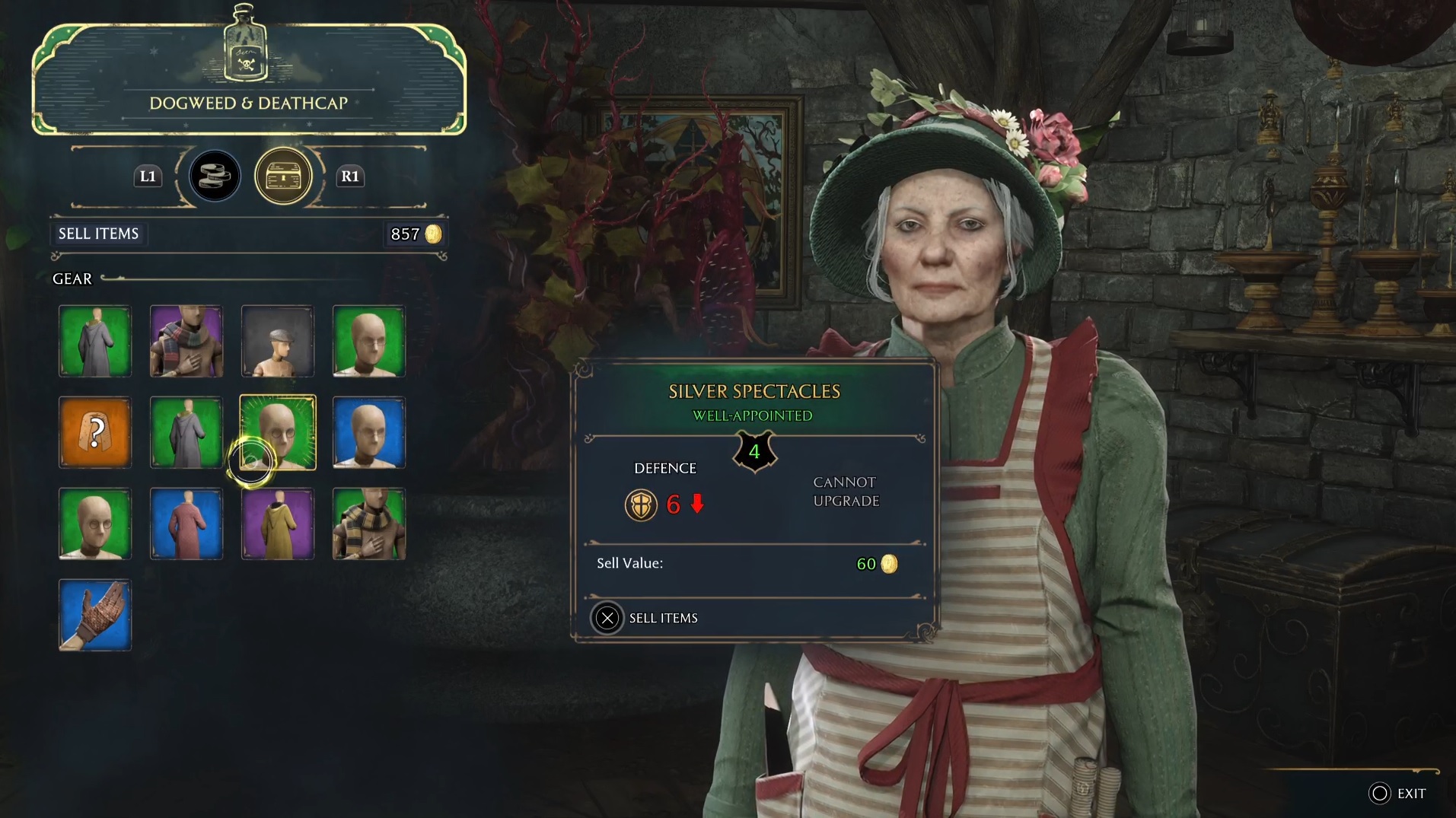Select the treasure chest sell tab
The width and height of the screenshot is (1456, 818).
pyautogui.click(x=283, y=176)
